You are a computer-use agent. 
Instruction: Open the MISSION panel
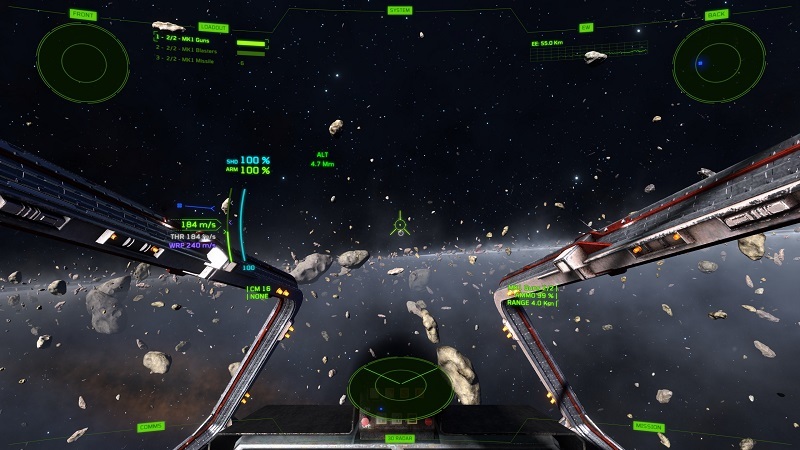pyautogui.click(x=648, y=426)
